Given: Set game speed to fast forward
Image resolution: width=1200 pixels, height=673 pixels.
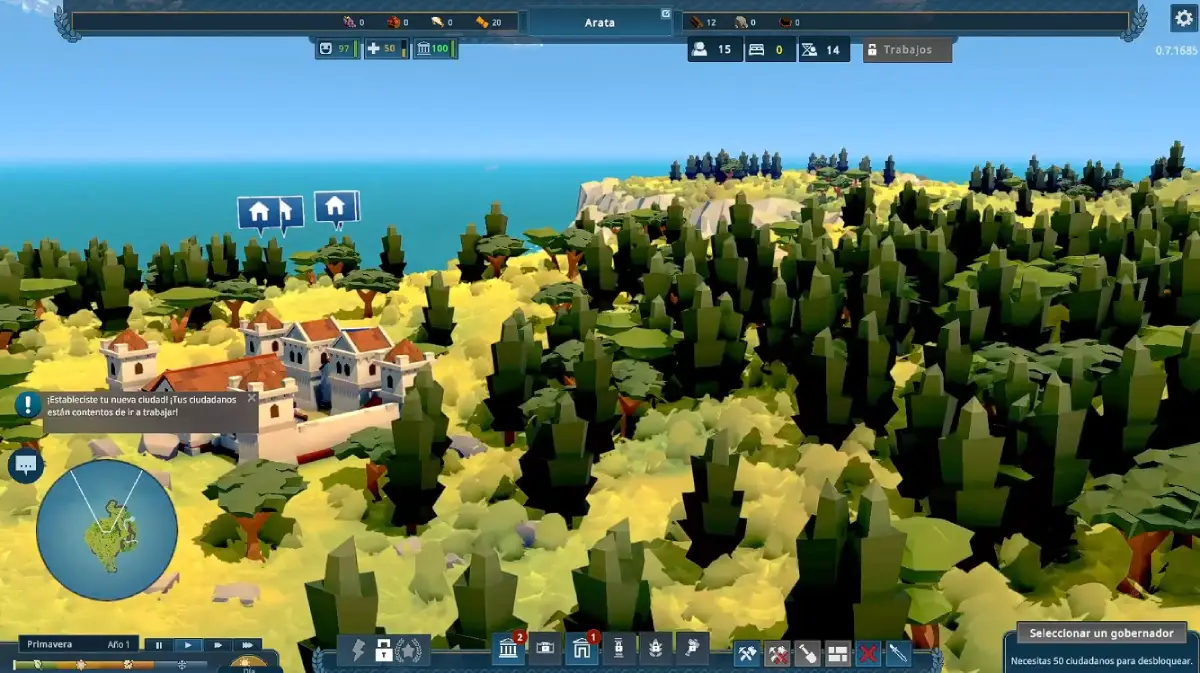Looking at the screenshot, I should click(217, 646).
